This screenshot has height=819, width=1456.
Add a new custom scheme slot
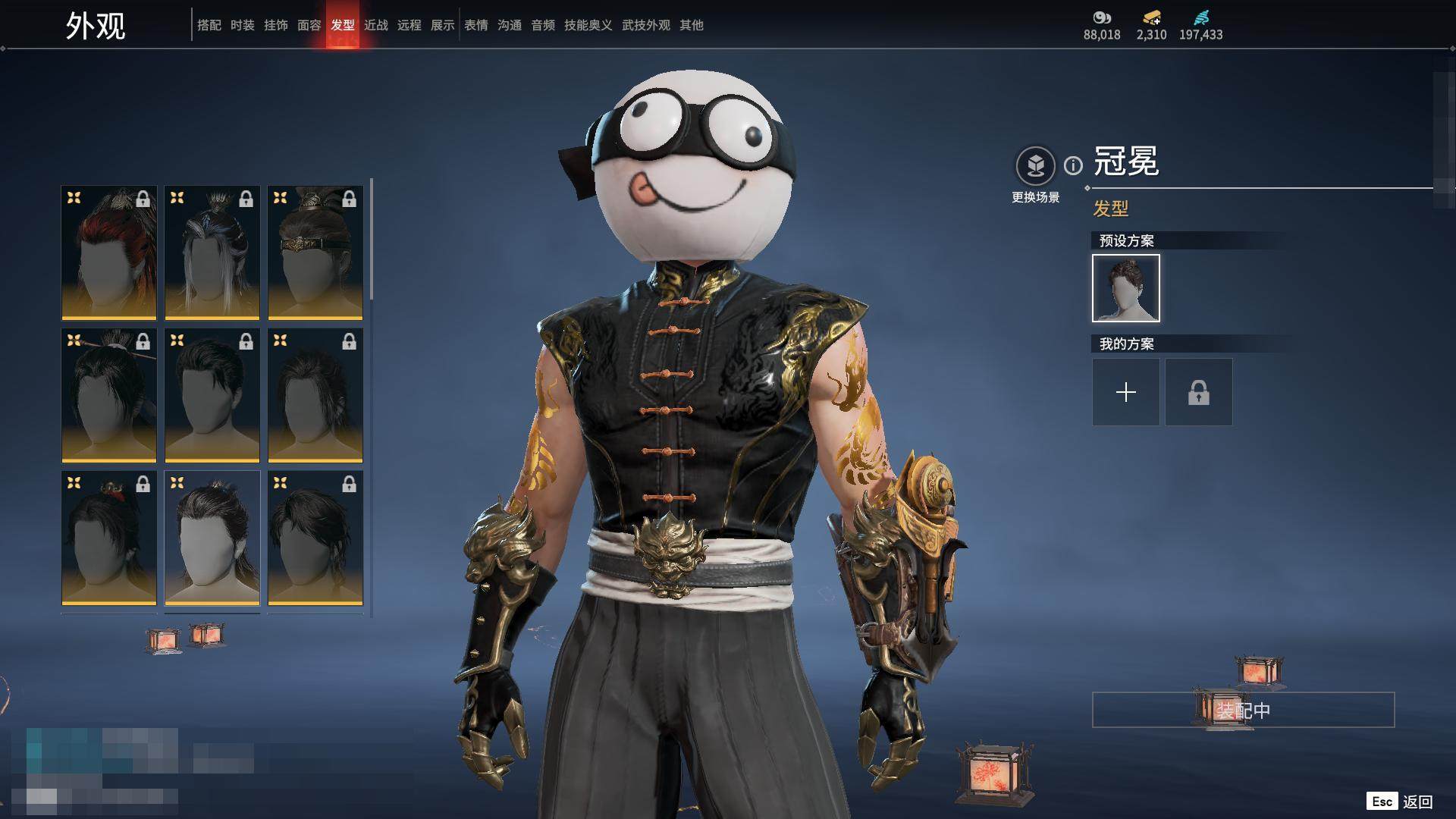click(x=1125, y=392)
